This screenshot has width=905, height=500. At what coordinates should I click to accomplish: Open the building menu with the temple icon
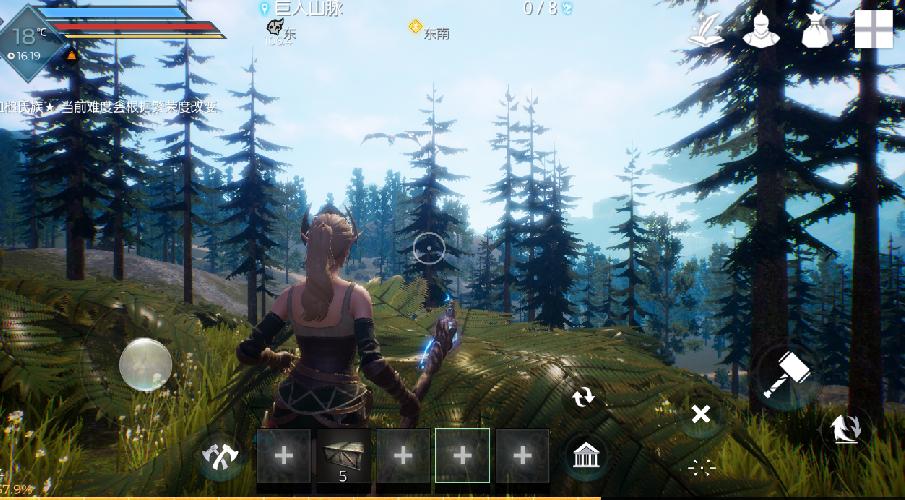(585, 457)
